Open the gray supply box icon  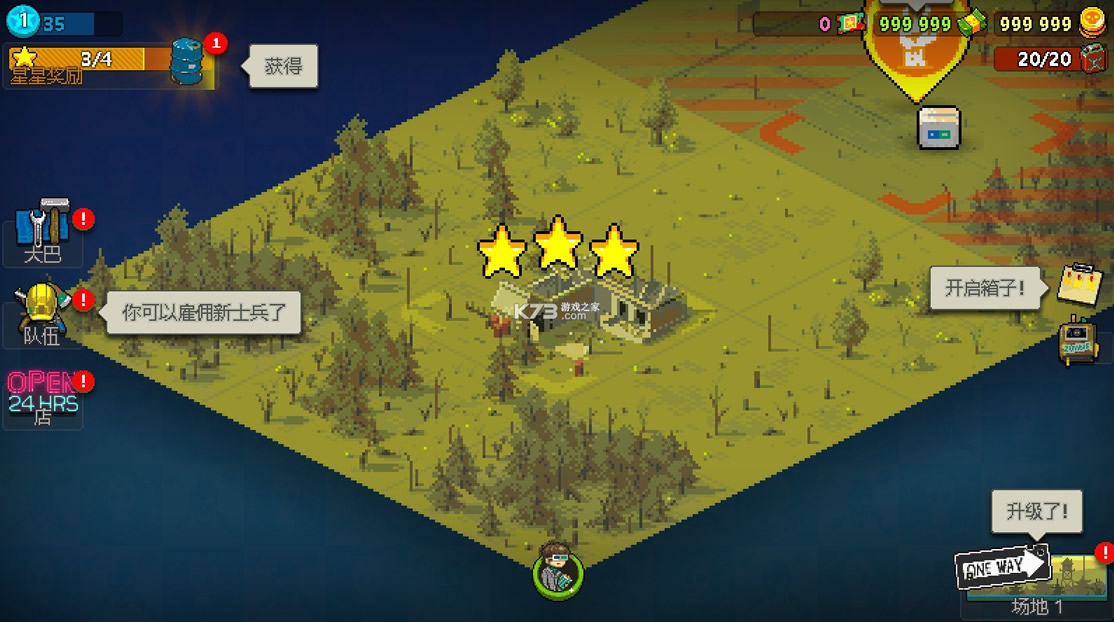pos(939,128)
